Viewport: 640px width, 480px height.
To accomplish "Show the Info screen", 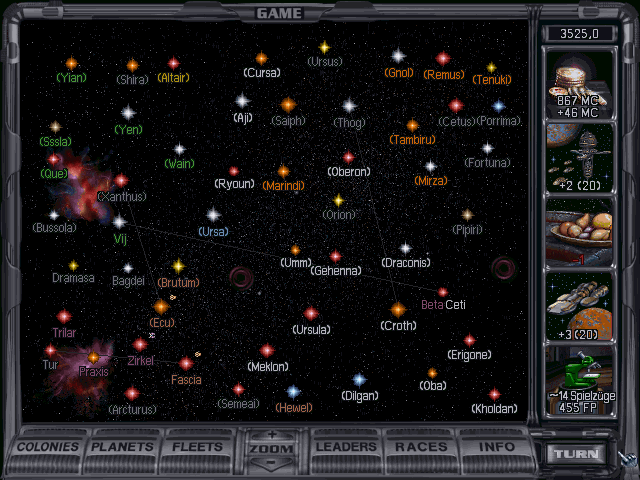I will coord(496,446).
